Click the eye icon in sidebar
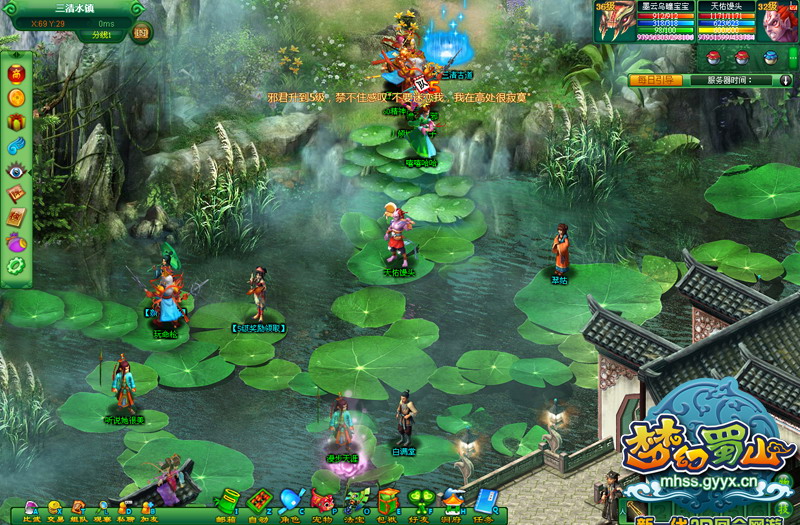This screenshot has height=525, width=800. pos(16,170)
